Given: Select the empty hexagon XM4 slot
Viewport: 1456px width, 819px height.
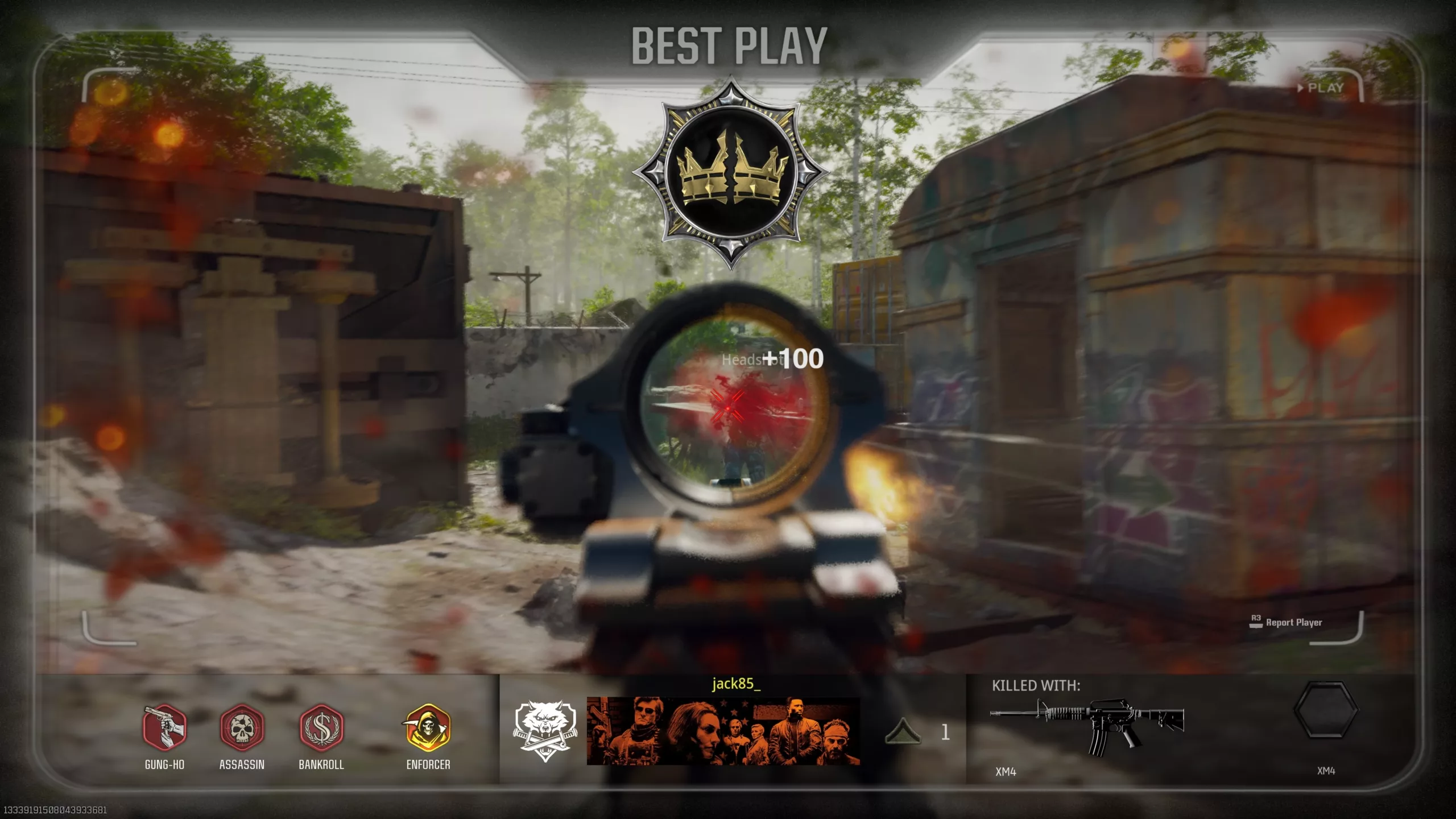Looking at the screenshot, I should [x=1326, y=711].
